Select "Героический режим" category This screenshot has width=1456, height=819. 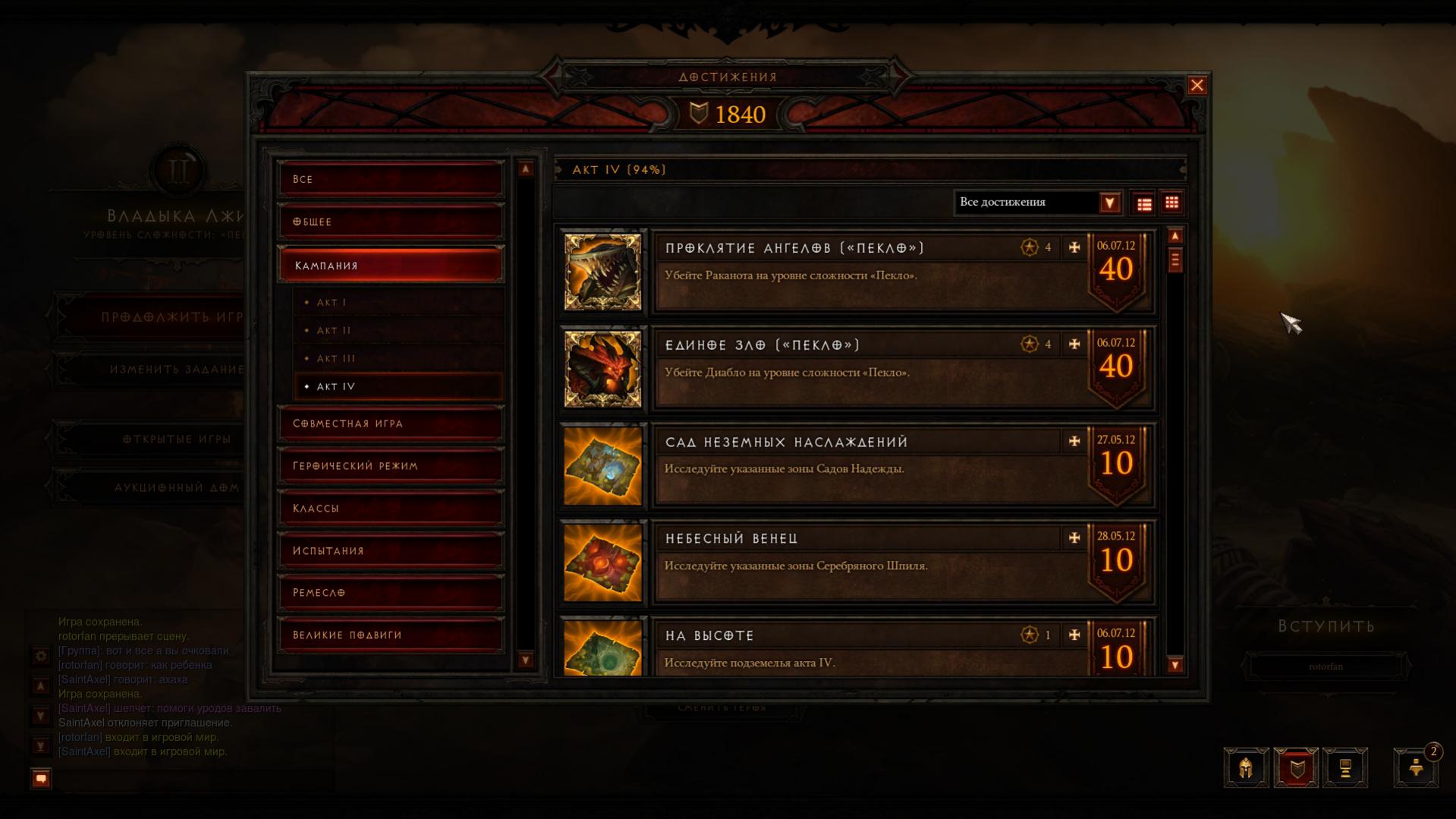coord(390,466)
